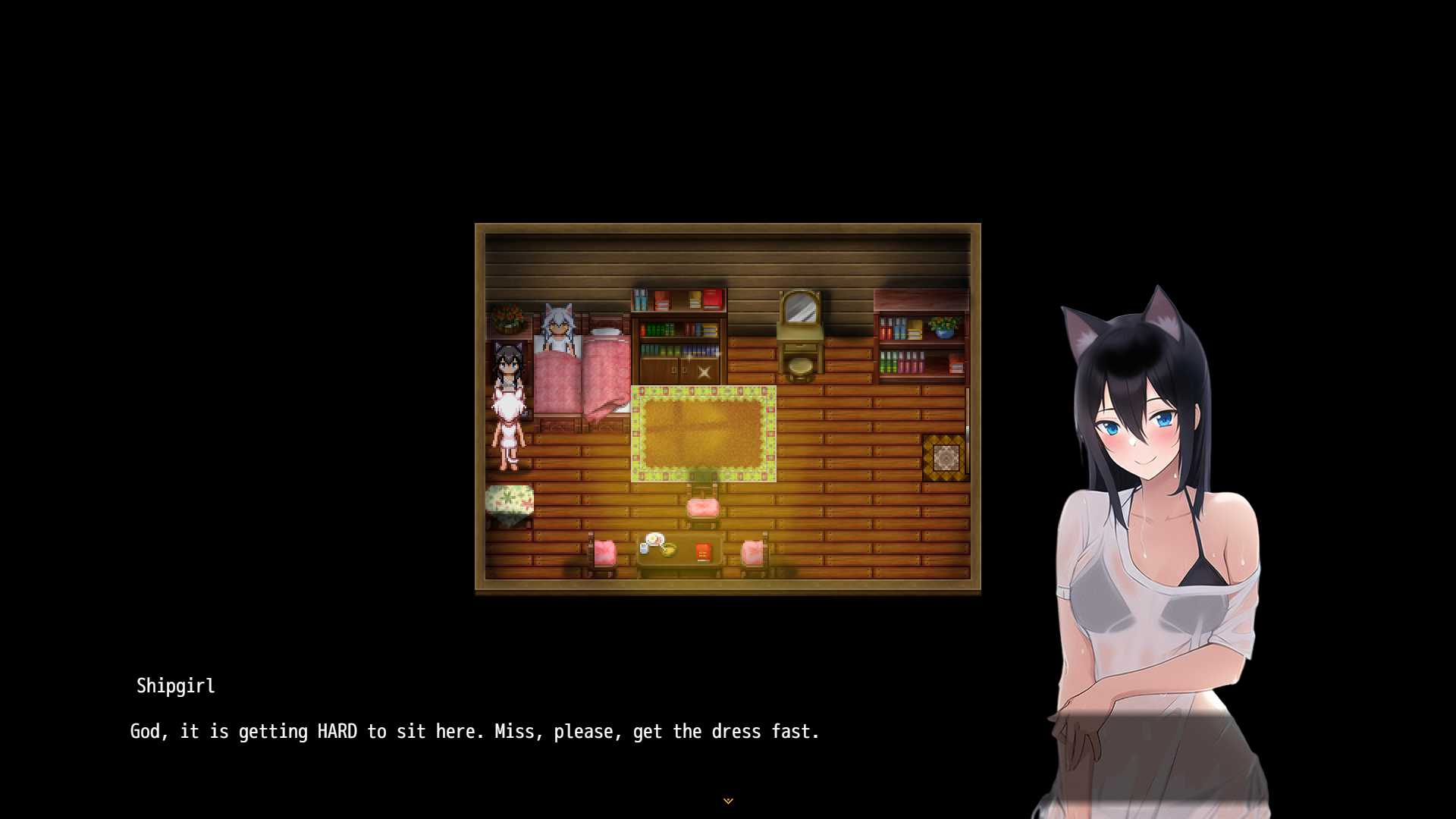The width and height of the screenshot is (1456, 819).
Task: Click the pink cushioned chair below the rug
Action: pos(703,506)
